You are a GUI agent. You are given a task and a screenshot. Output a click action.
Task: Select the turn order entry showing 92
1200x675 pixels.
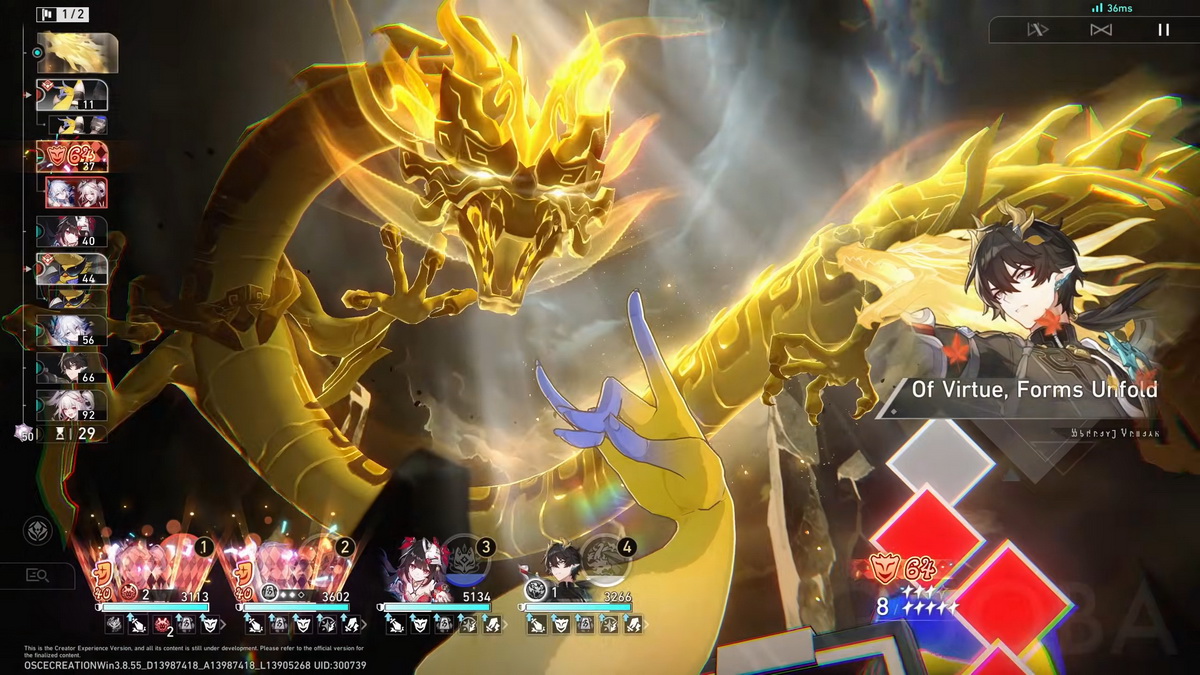tap(71, 404)
